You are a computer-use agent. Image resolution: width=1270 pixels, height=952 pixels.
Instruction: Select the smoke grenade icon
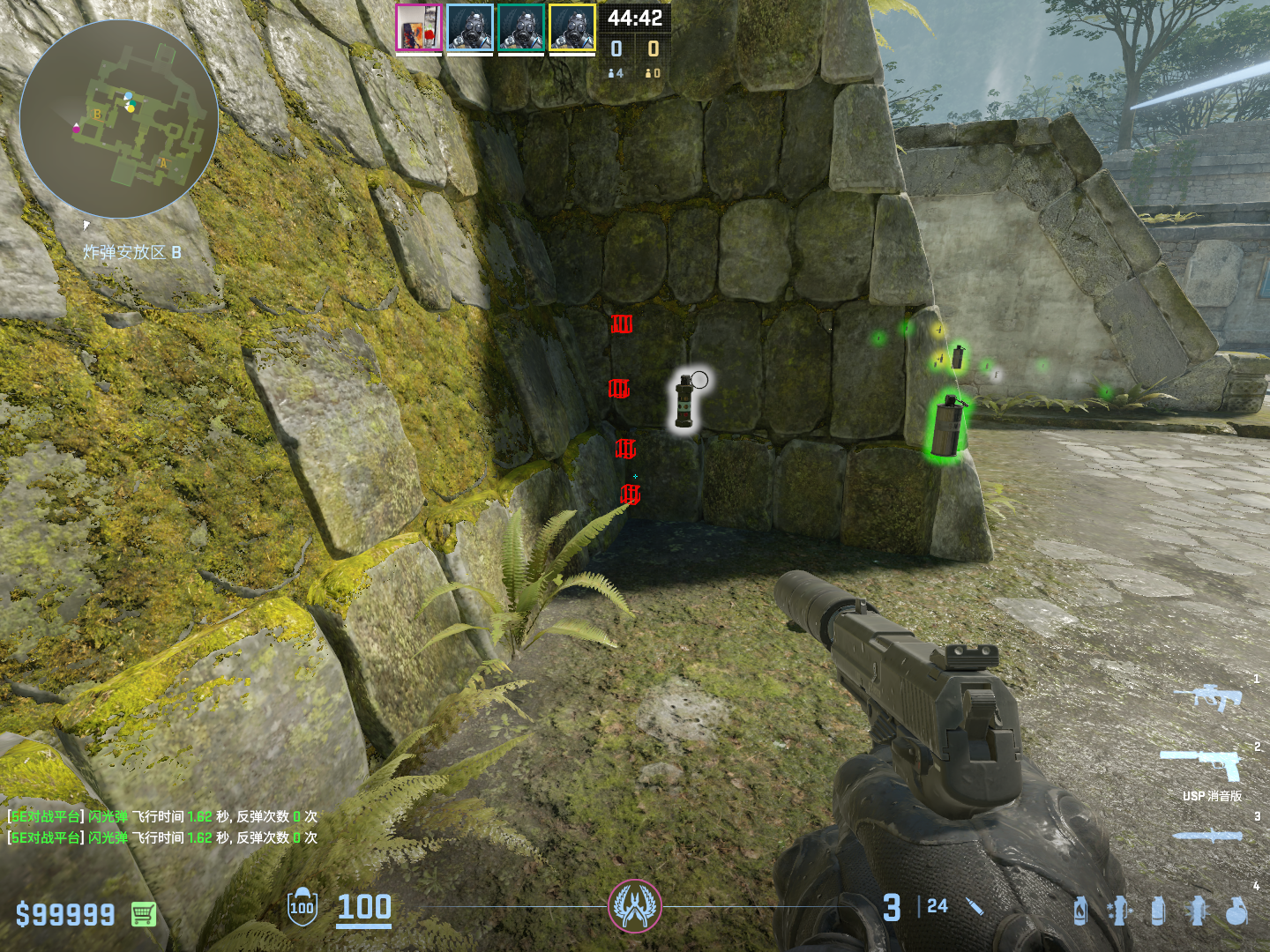(x=1158, y=911)
